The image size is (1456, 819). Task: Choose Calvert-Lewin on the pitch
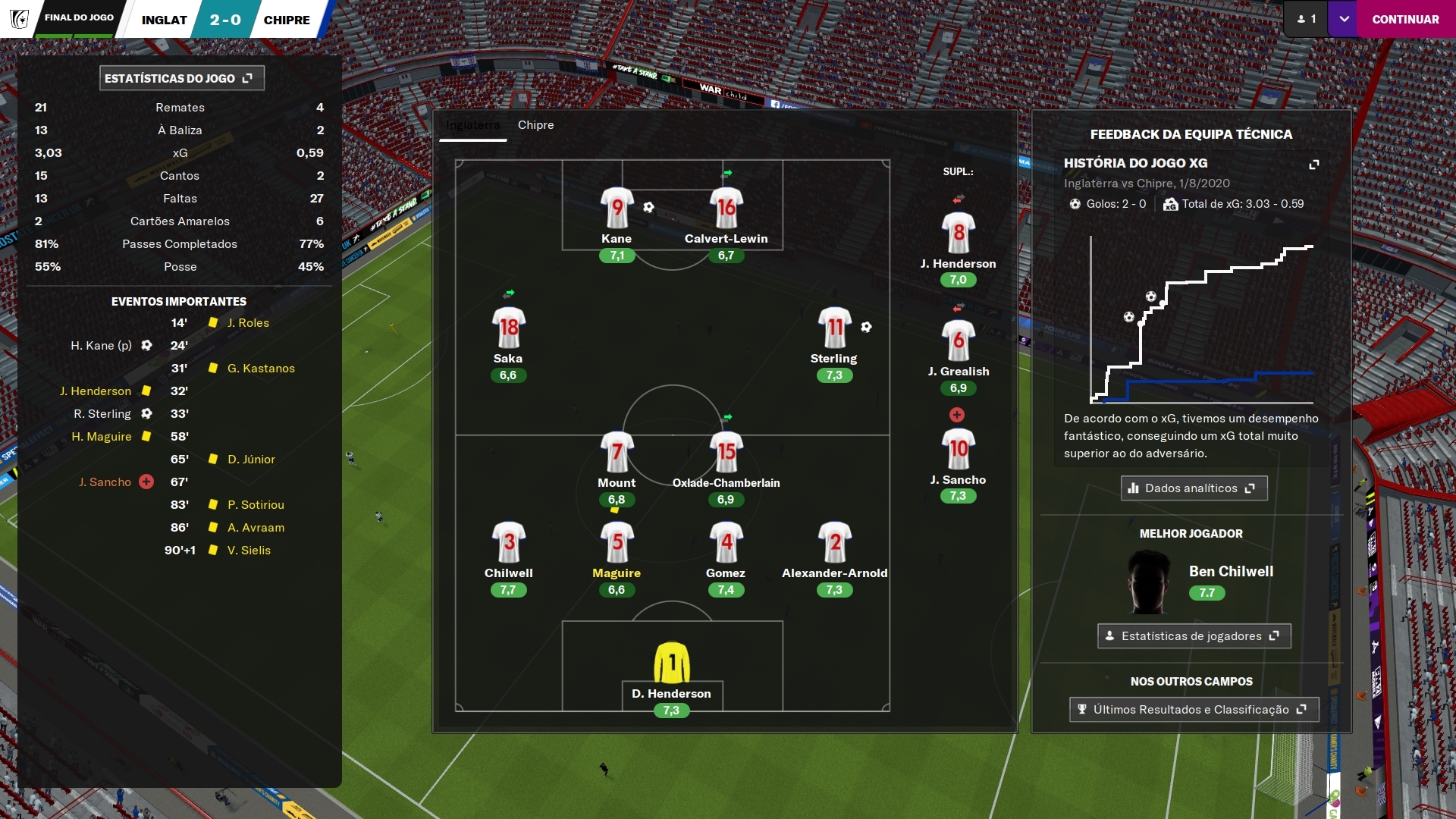tap(726, 208)
